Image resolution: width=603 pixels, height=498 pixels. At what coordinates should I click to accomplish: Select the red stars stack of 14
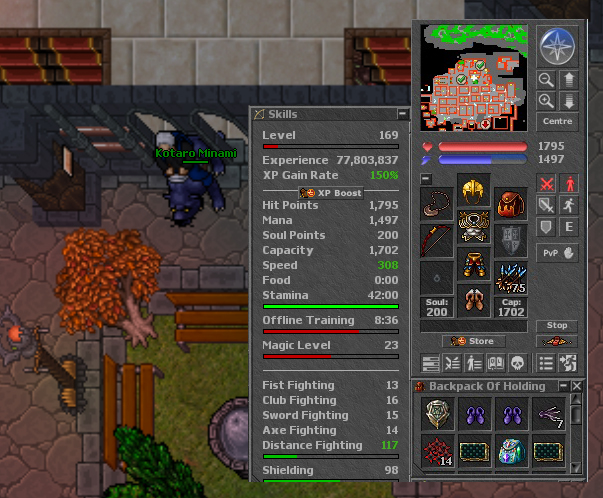[436, 450]
